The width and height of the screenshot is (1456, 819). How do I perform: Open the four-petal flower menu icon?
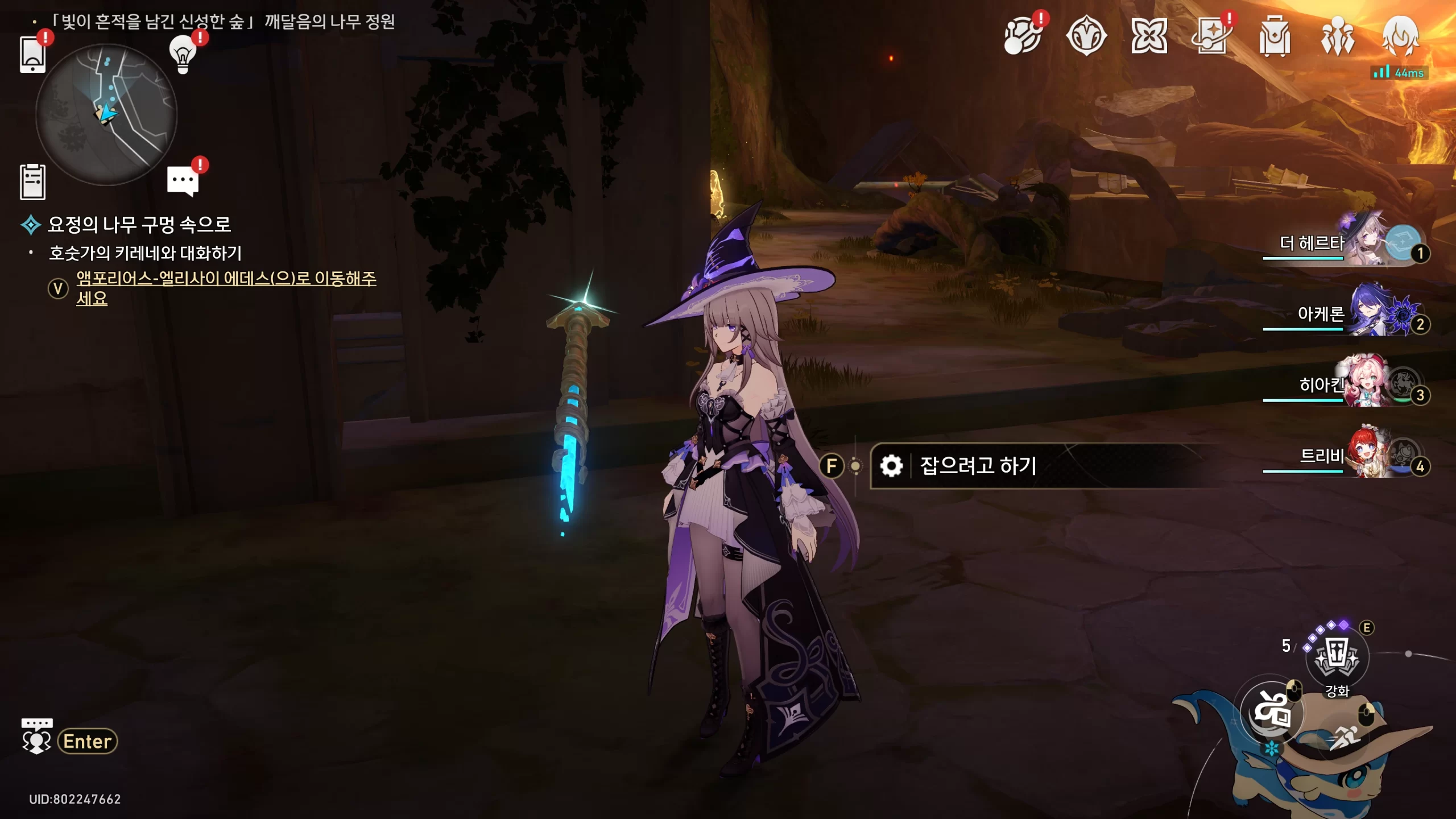point(1149,36)
